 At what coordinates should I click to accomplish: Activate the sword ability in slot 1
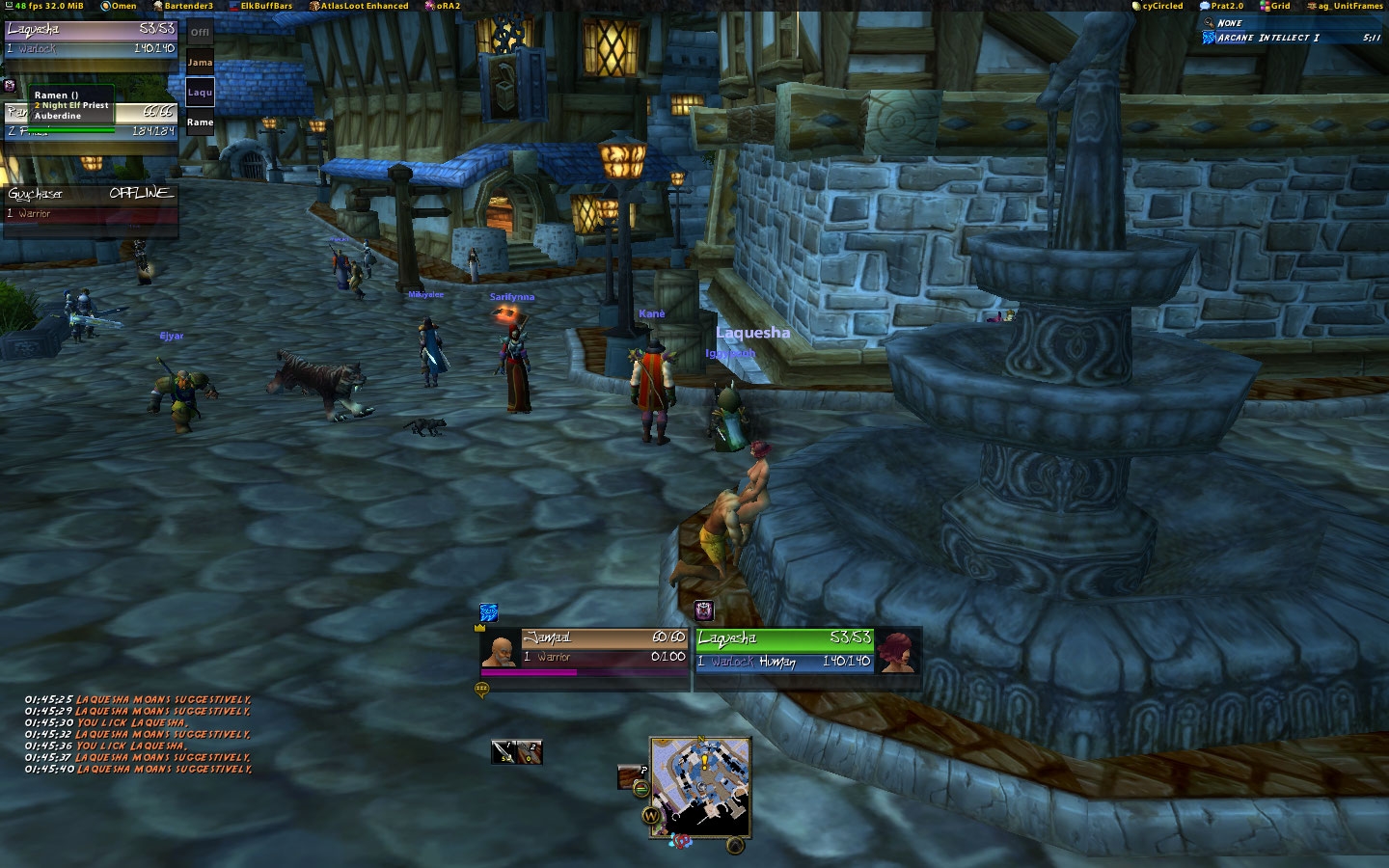pos(504,751)
